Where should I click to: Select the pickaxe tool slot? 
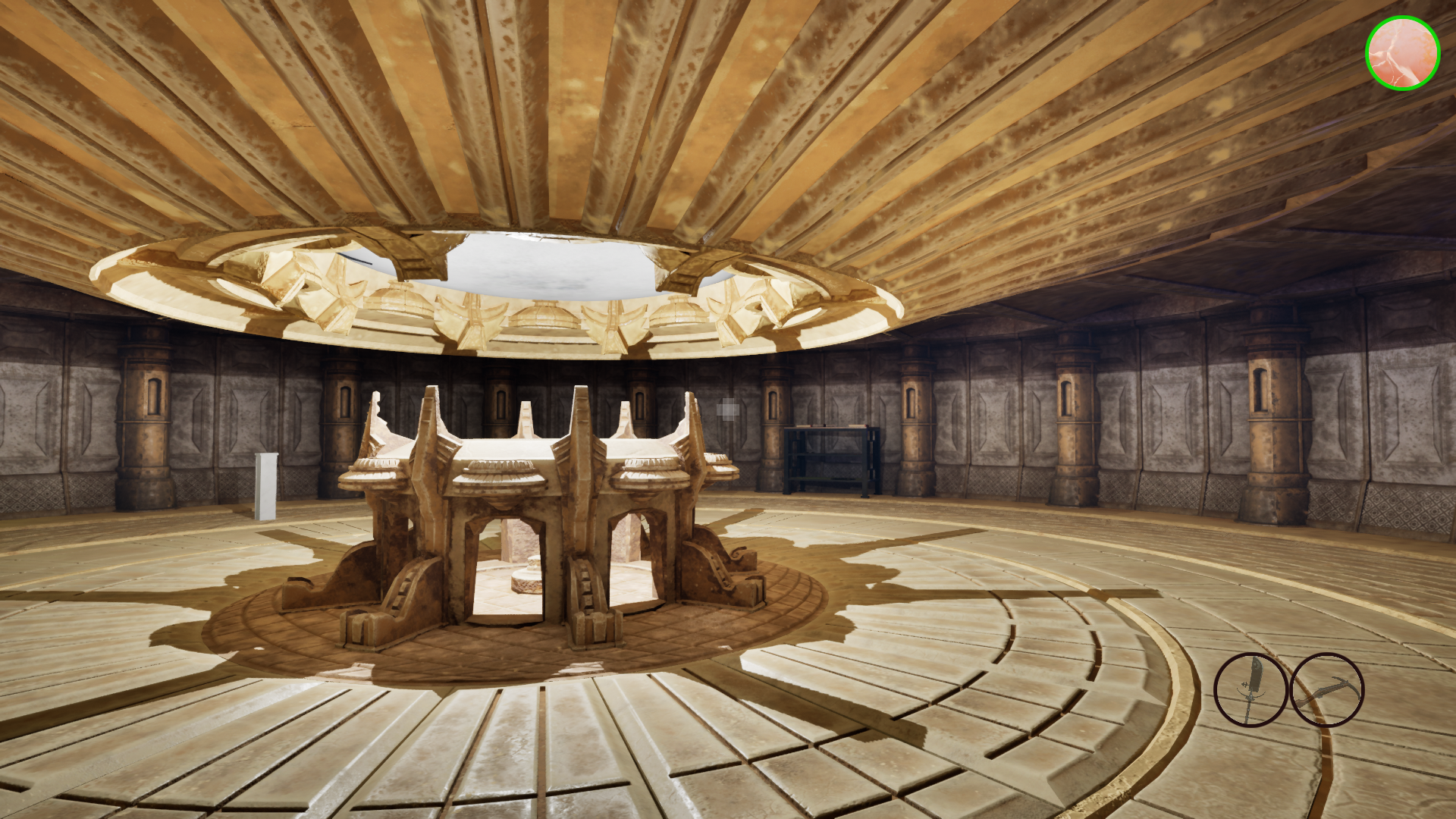[1327, 690]
